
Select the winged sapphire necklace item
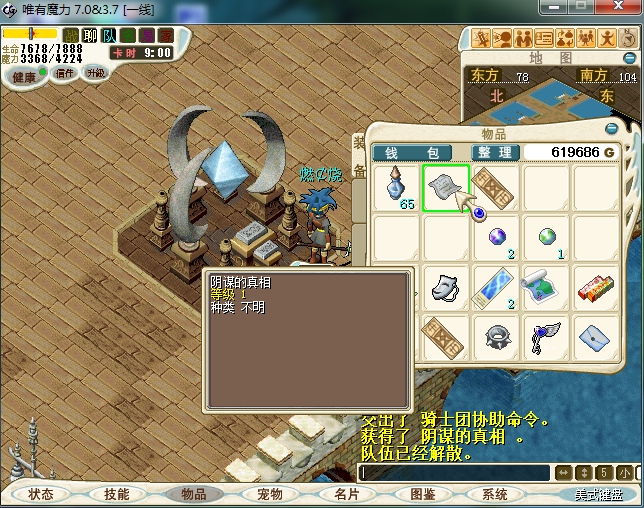tap(544, 336)
